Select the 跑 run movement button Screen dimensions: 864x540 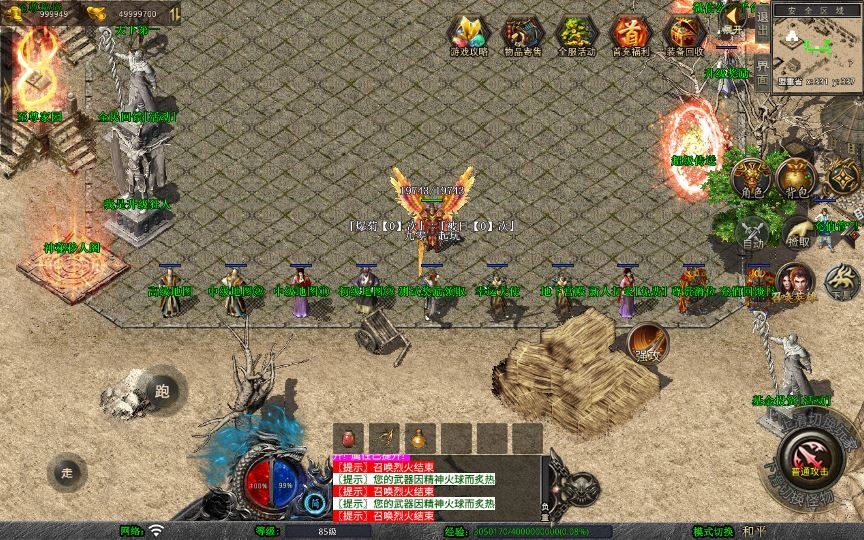pos(161,391)
